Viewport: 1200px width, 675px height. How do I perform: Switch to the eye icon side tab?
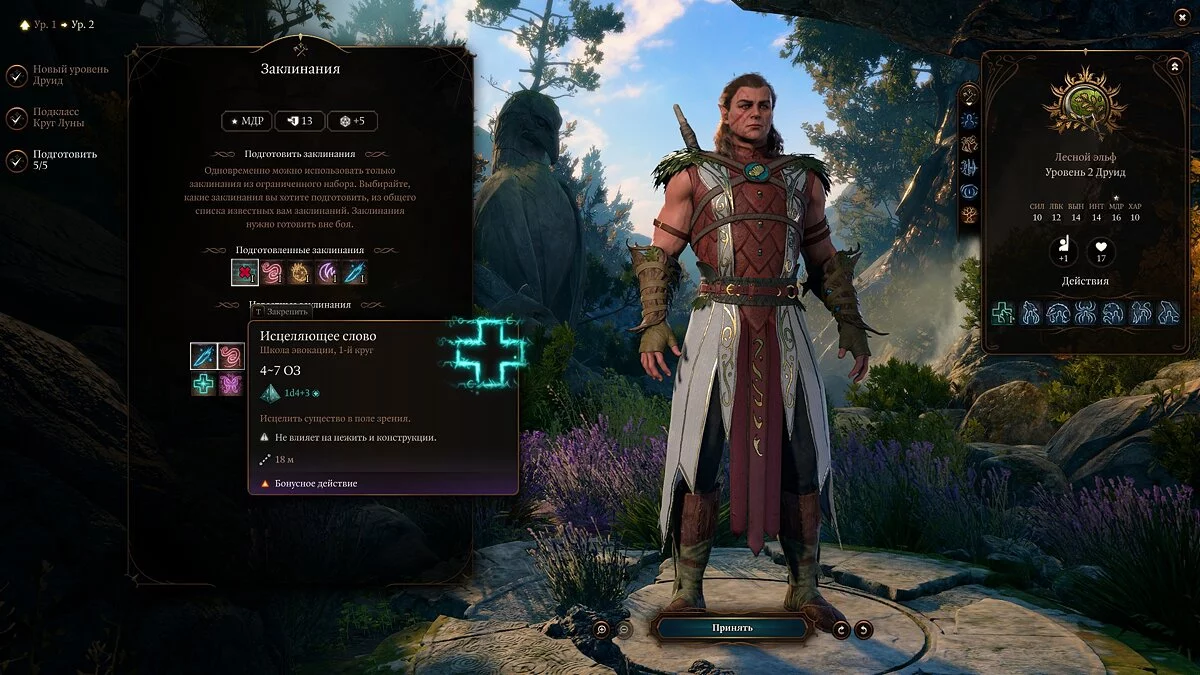pos(969,191)
